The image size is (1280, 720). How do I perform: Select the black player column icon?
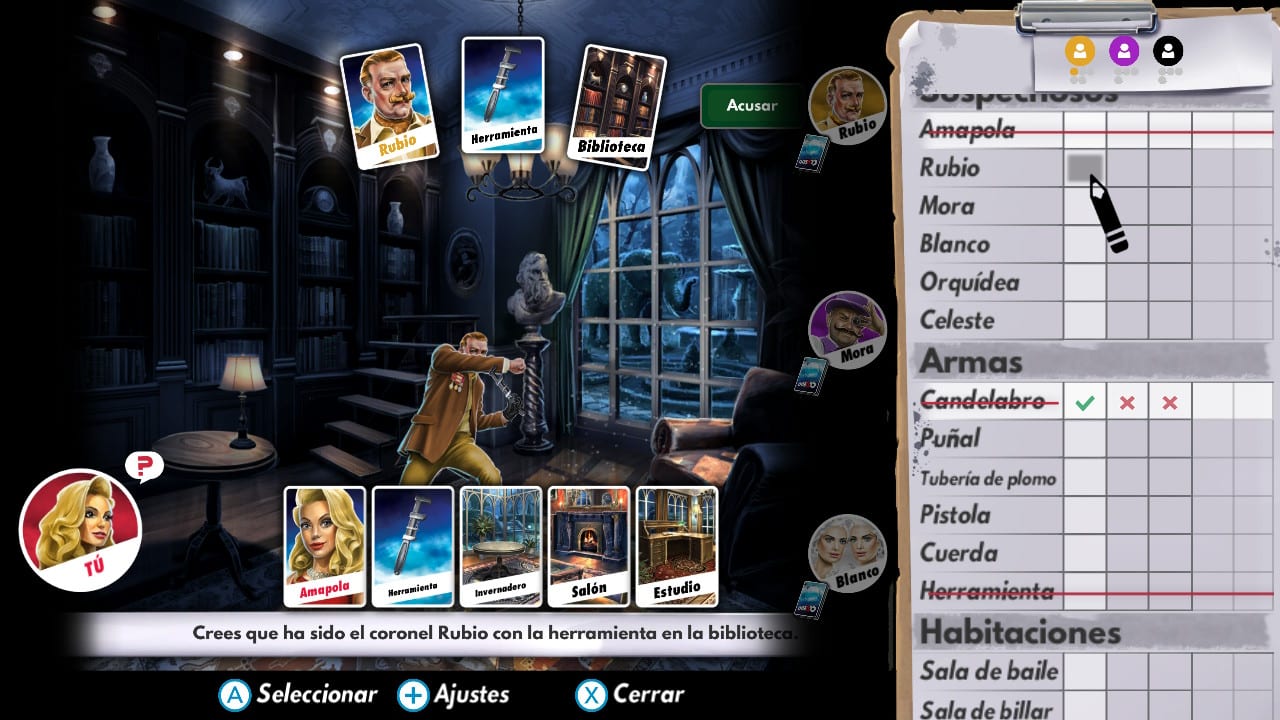1168,53
